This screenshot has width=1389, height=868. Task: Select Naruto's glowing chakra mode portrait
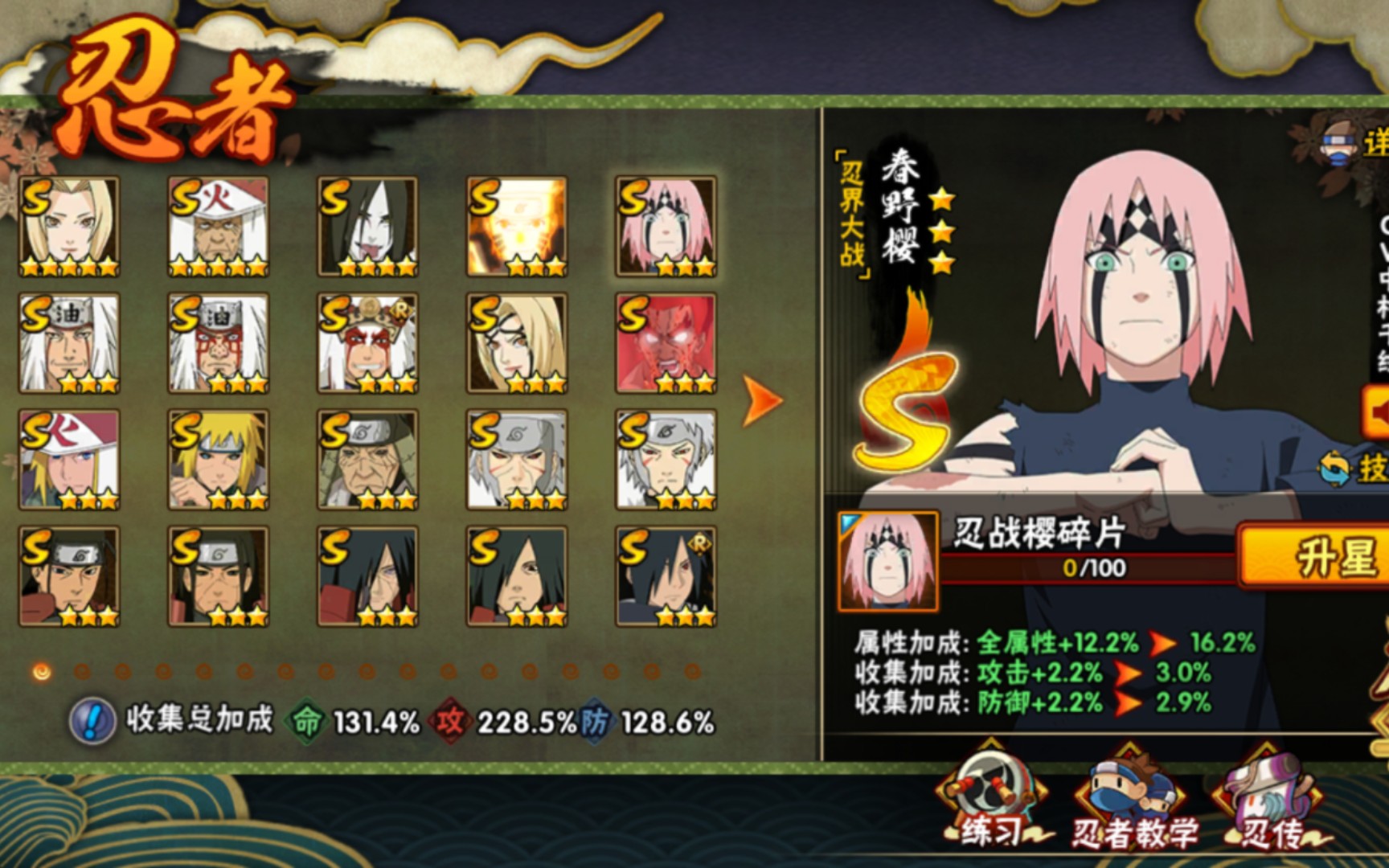tap(517, 227)
